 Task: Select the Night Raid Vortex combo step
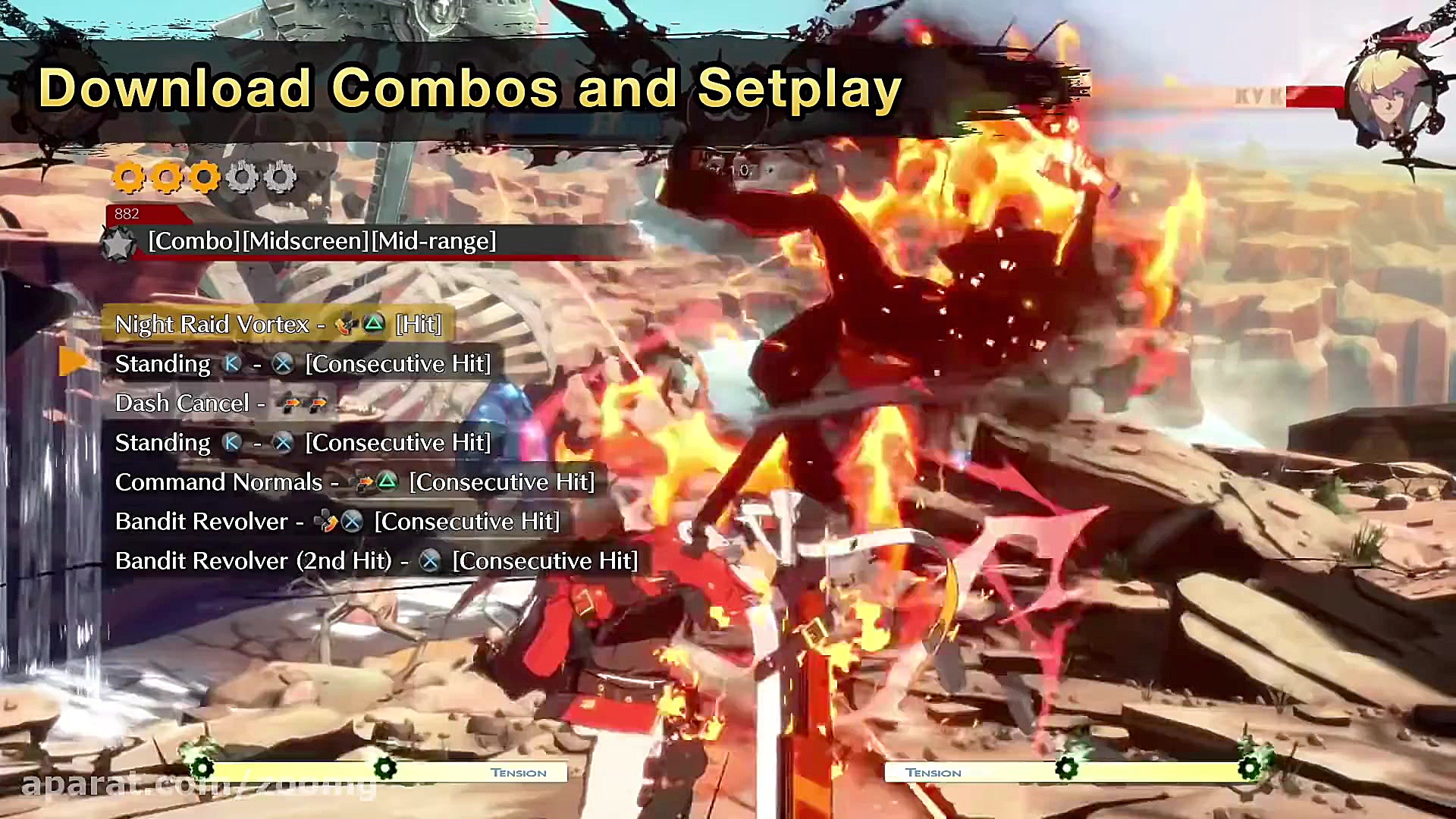pos(278,325)
